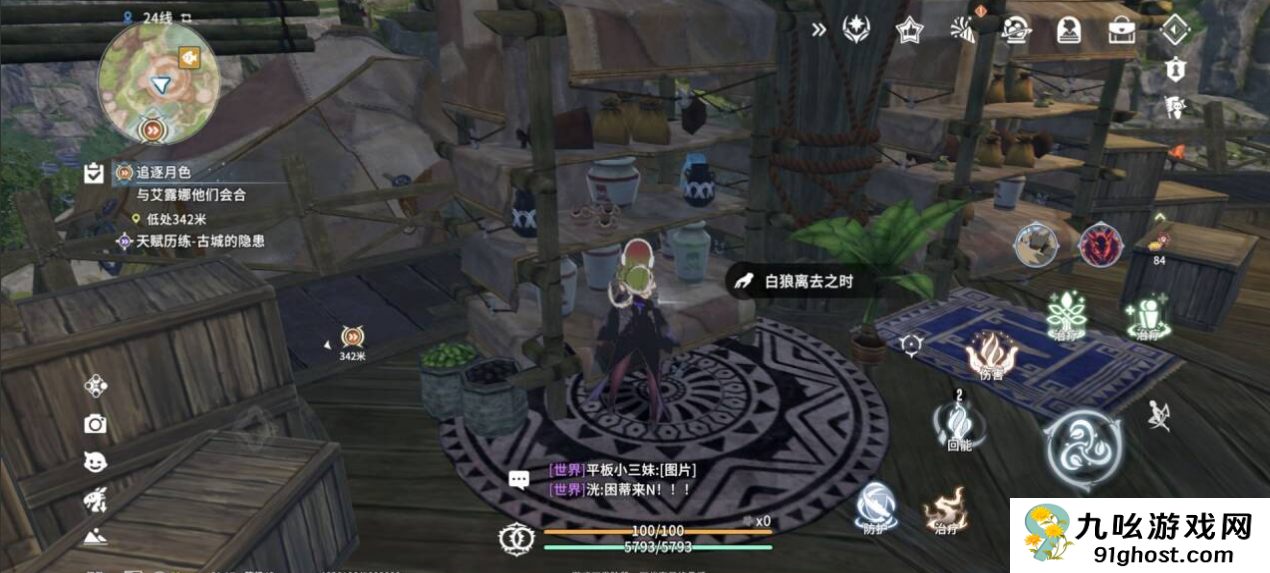Switch server line via 24线
Image resolution: width=1270 pixels, height=573 pixels.
152,16
